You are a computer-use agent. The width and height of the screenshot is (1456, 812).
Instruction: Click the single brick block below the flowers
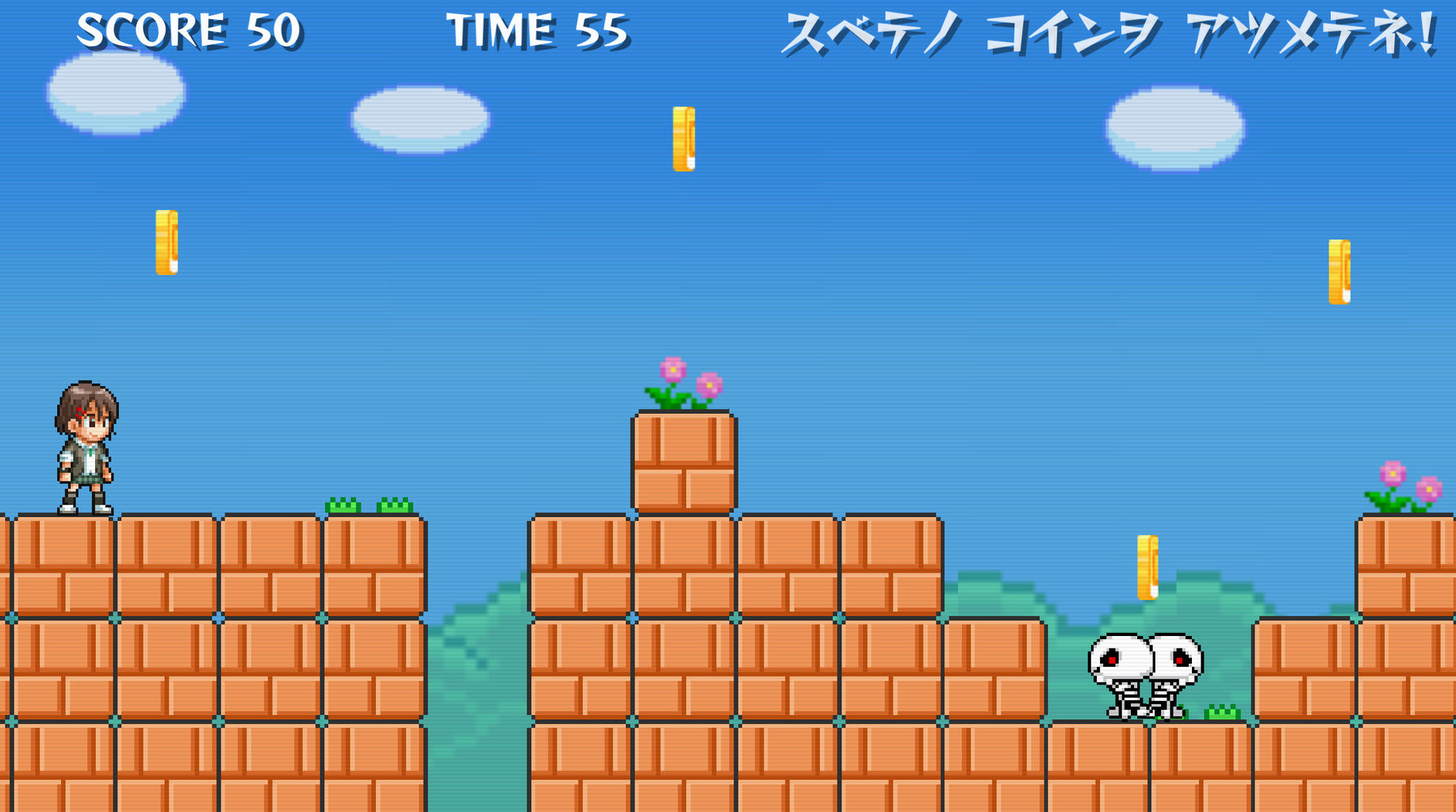click(684, 460)
